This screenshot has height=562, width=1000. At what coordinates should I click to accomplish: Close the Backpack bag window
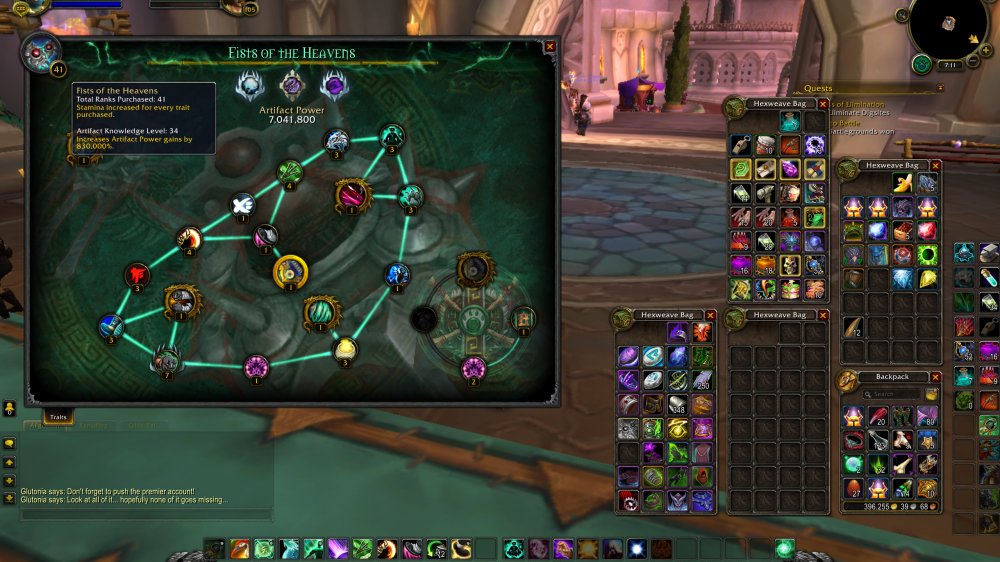(x=935, y=378)
